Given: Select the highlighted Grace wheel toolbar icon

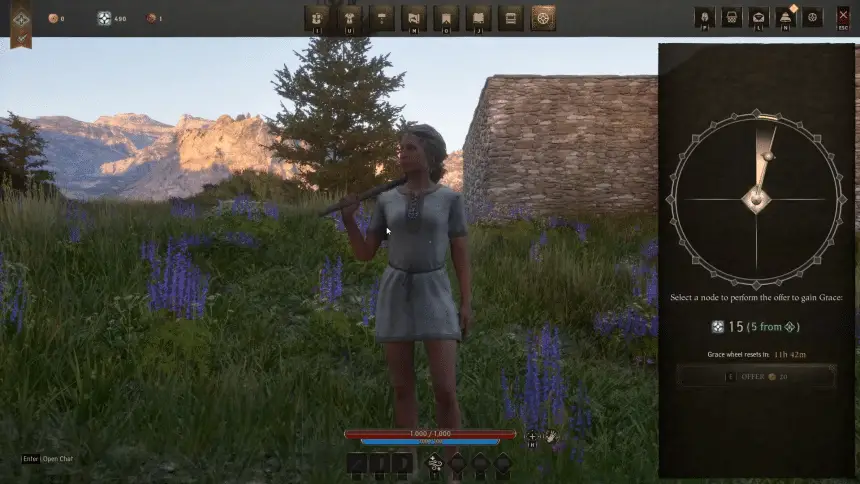Looking at the screenshot, I should pyautogui.click(x=543, y=18).
